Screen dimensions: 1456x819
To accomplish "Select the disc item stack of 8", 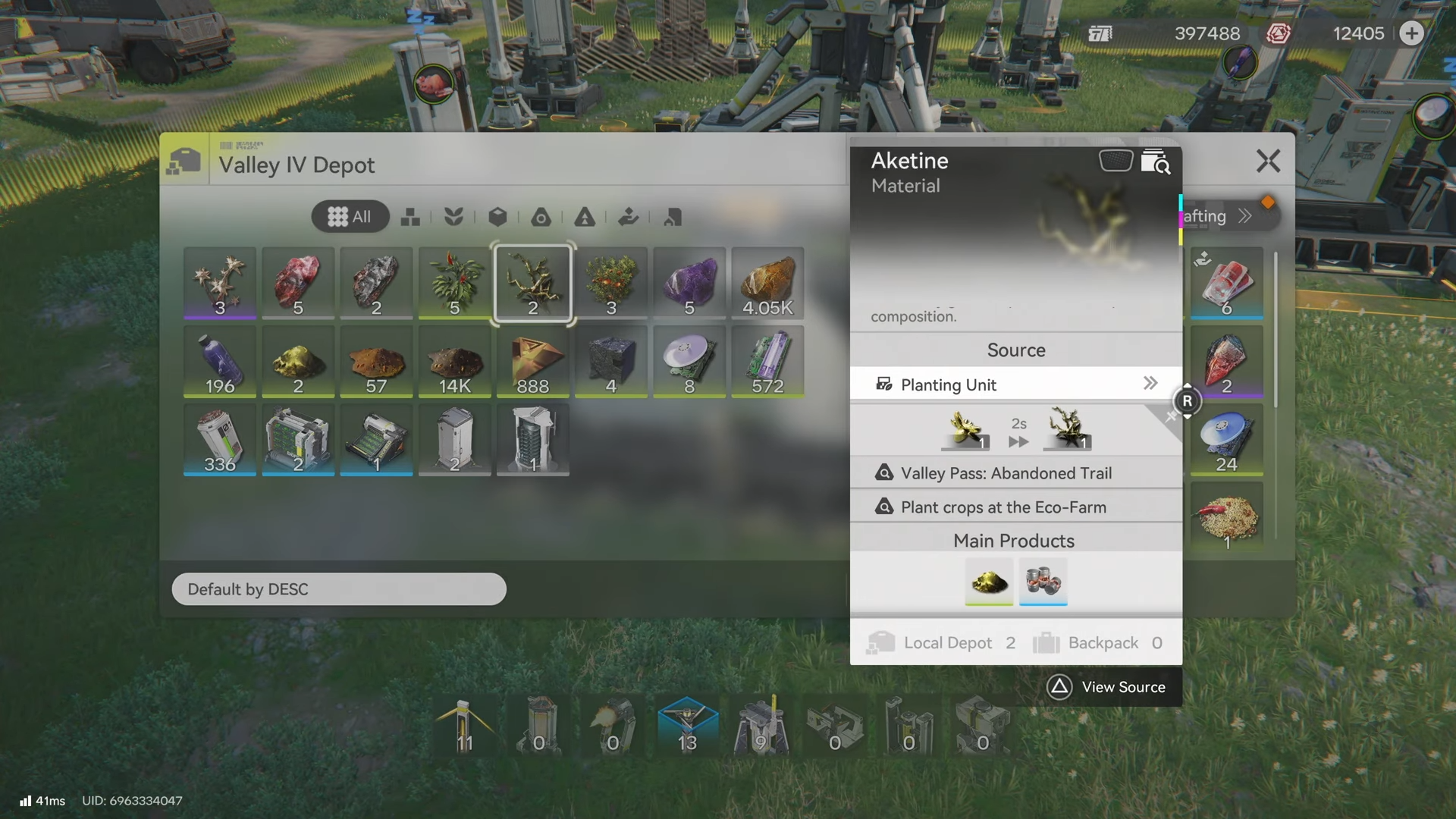I will tap(689, 362).
